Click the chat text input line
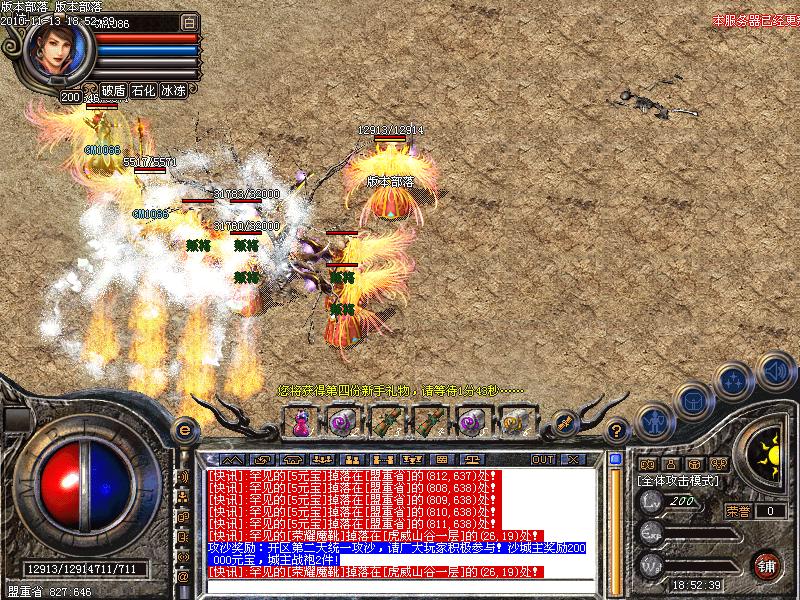This screenshot has height=600, width=800. [x=400, y=587]
